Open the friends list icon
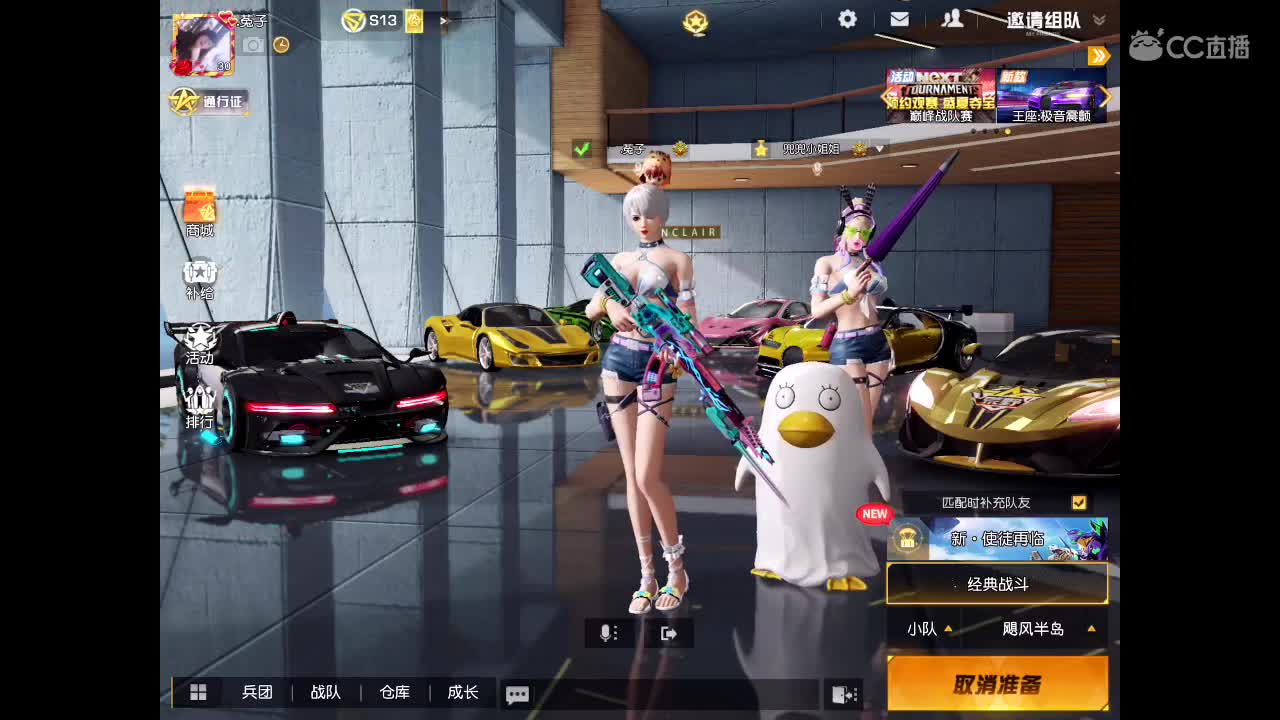The image size is (1280, 720). point(952,18)
